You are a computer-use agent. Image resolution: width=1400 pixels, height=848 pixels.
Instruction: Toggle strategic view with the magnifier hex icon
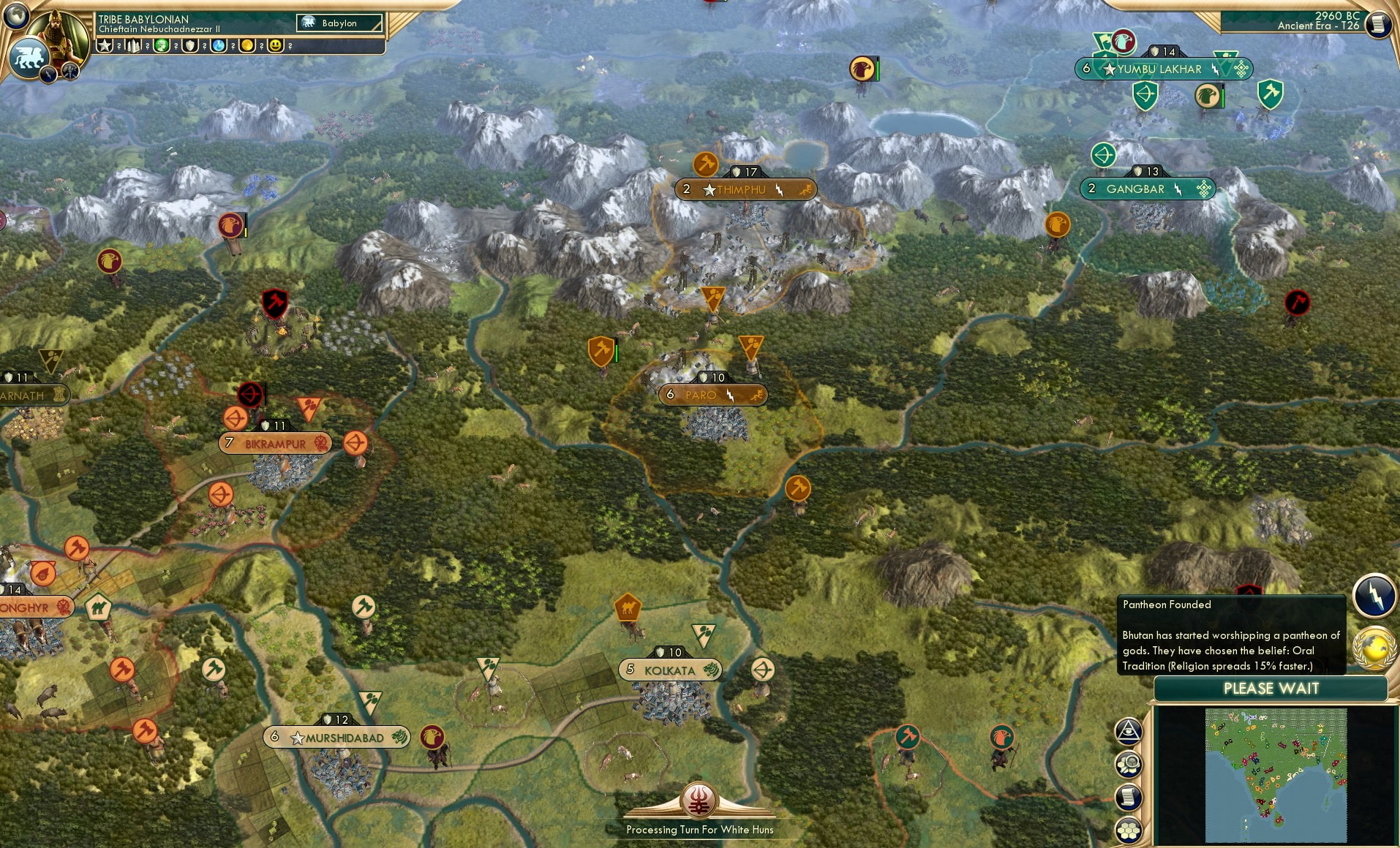pos(1129,764)
